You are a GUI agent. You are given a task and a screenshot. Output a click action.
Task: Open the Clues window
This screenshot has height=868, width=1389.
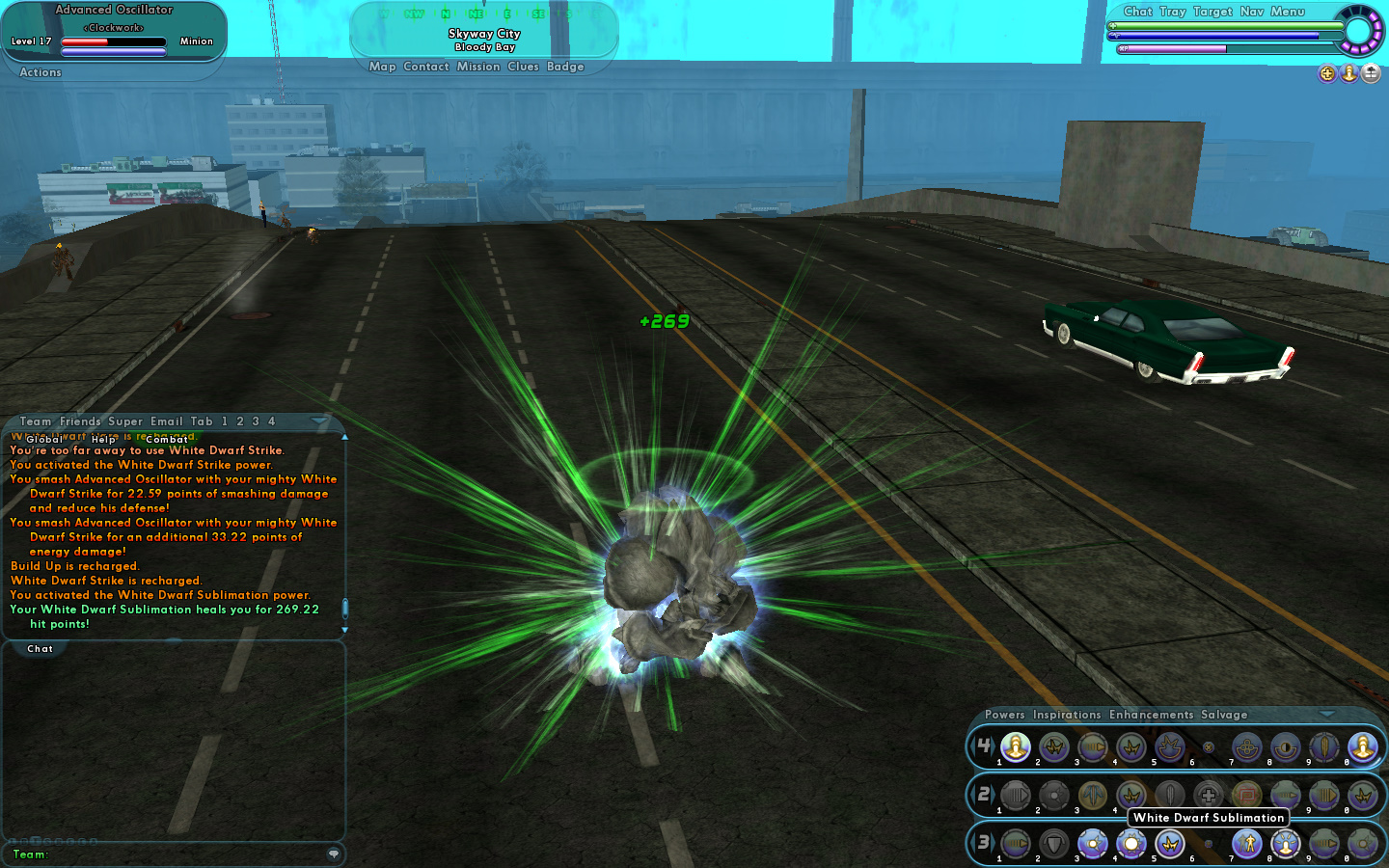(x=523, y=67)
